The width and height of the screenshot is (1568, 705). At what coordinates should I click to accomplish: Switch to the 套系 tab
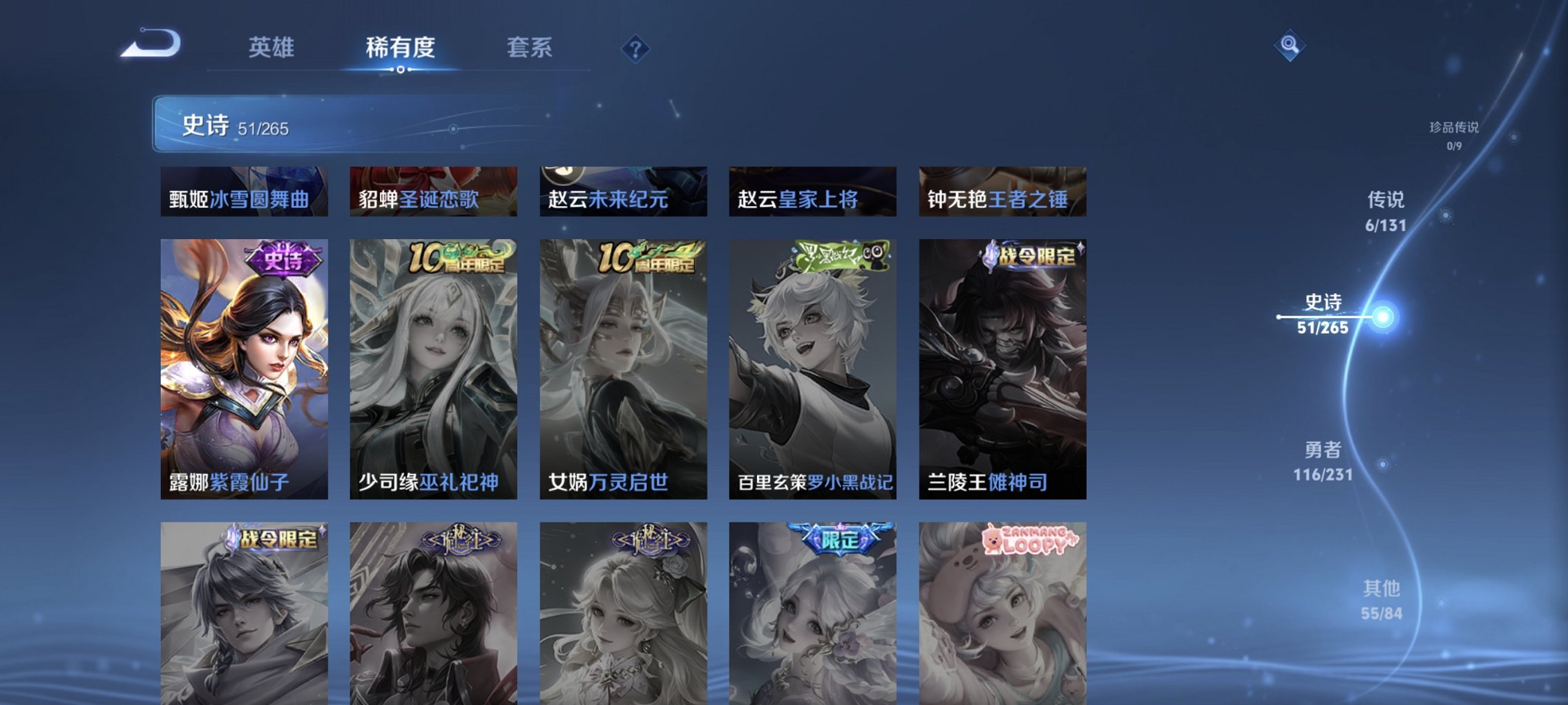528,48
